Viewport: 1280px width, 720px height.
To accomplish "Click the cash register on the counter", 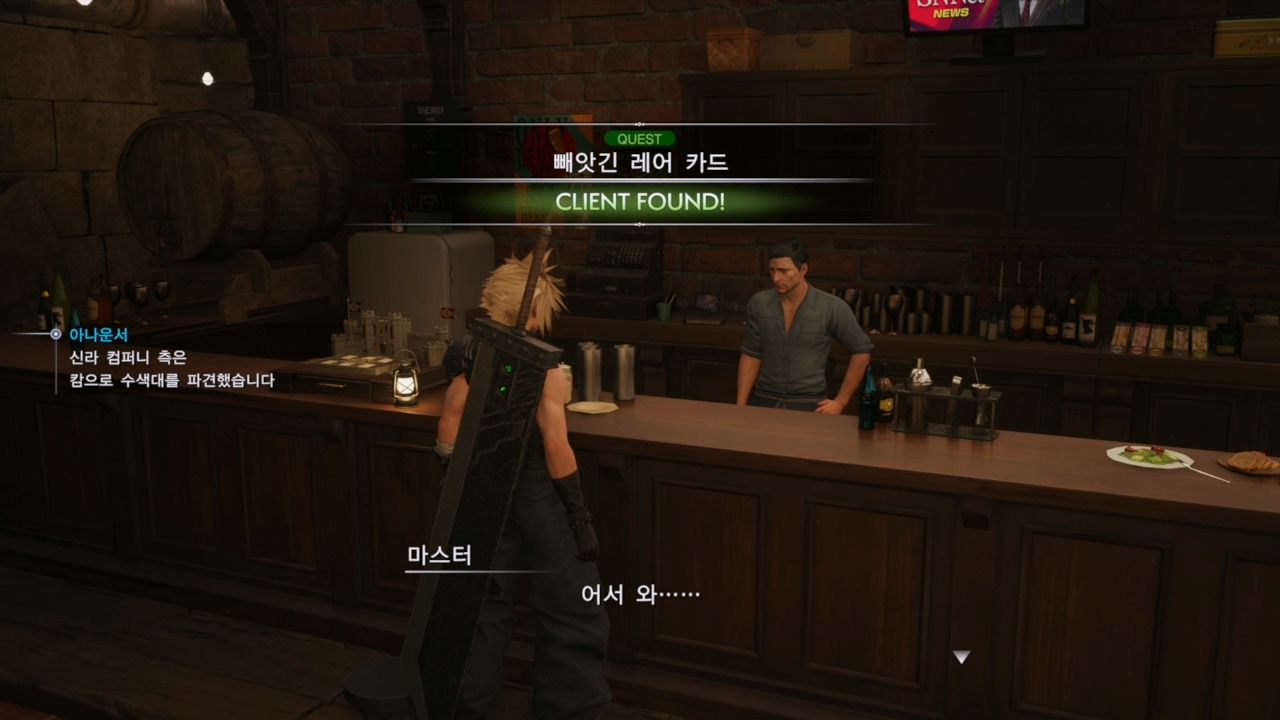I will click(623, 260).
